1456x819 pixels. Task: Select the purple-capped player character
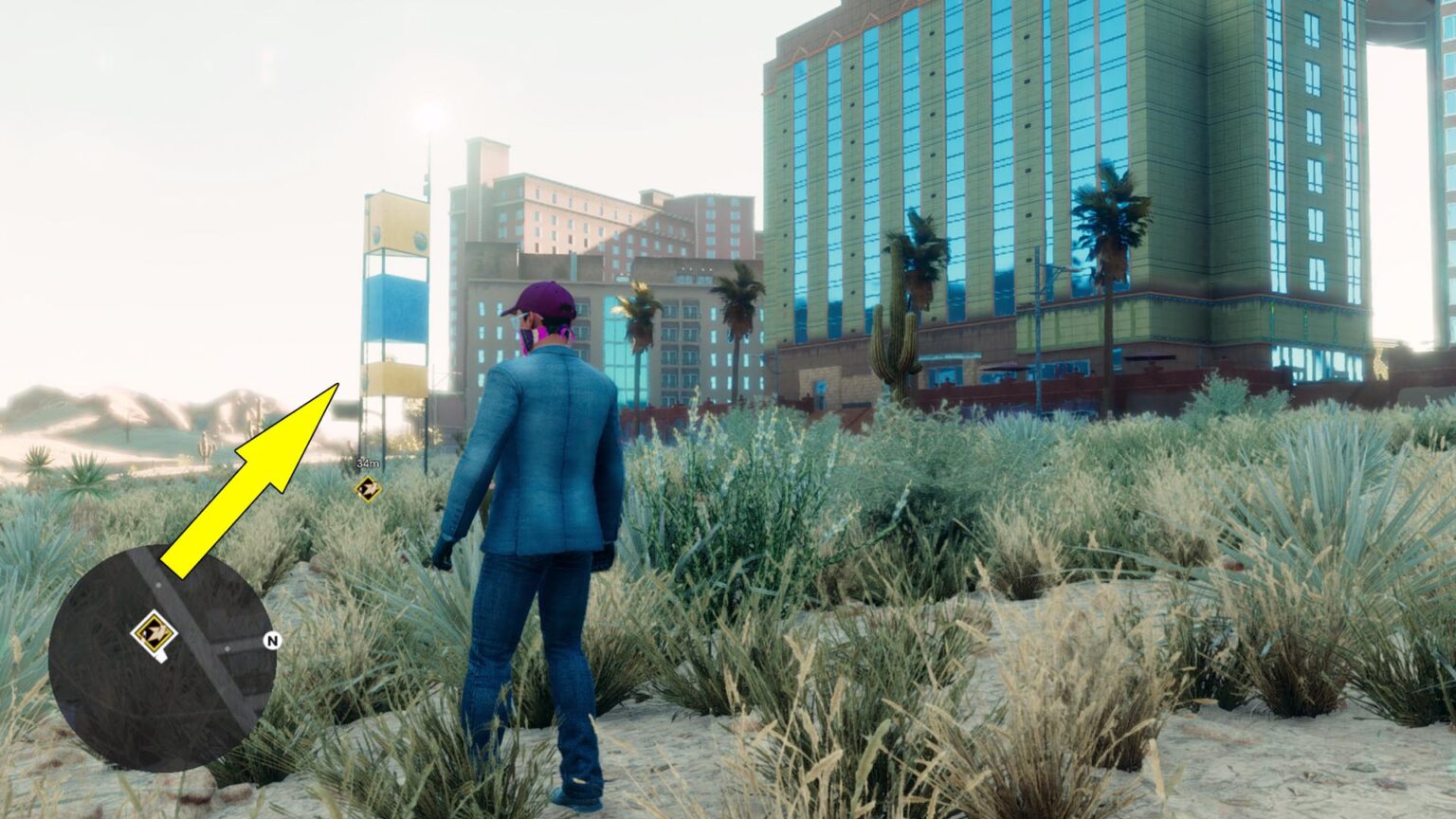click(x=540, y=427)
